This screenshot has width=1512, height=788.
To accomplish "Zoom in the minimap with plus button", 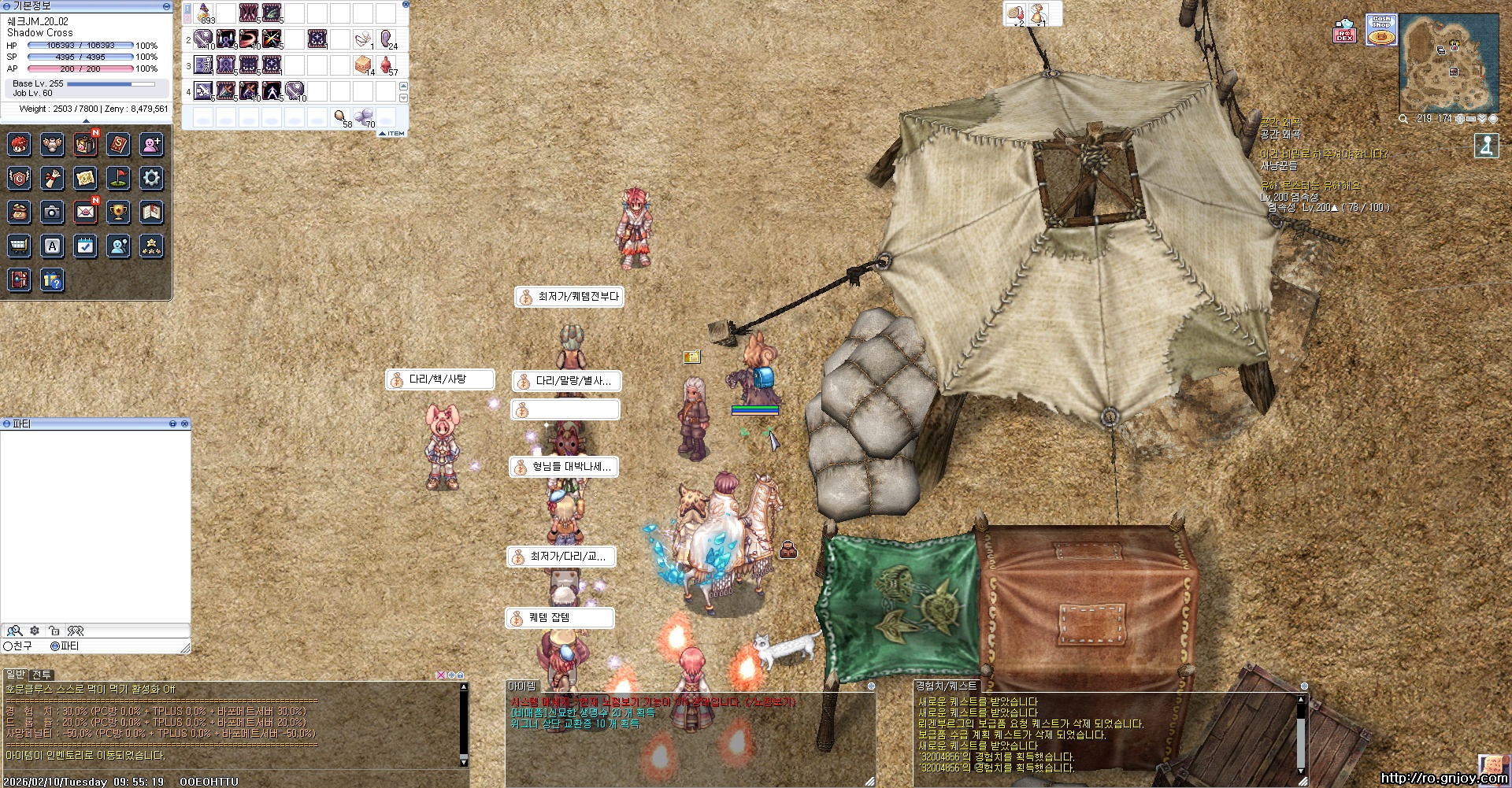I will click(x=1459, y=119).
